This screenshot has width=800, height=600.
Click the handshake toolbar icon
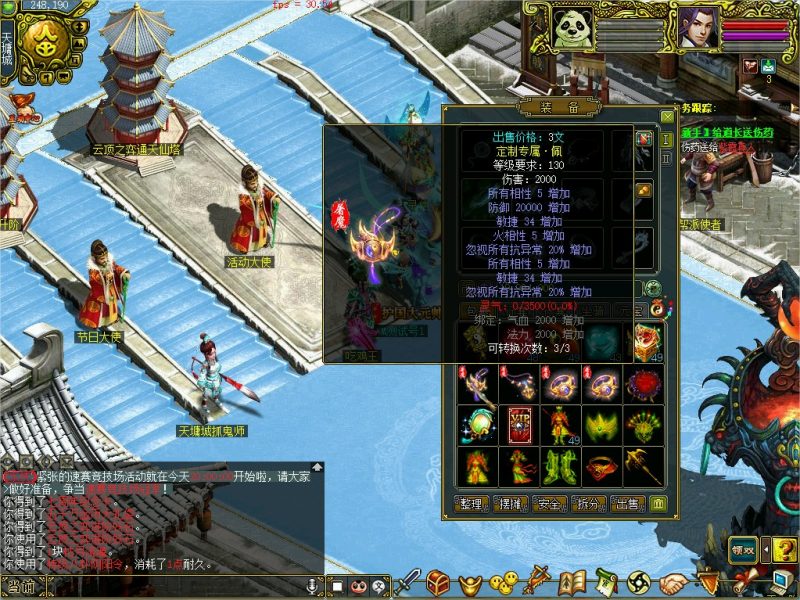674,581
